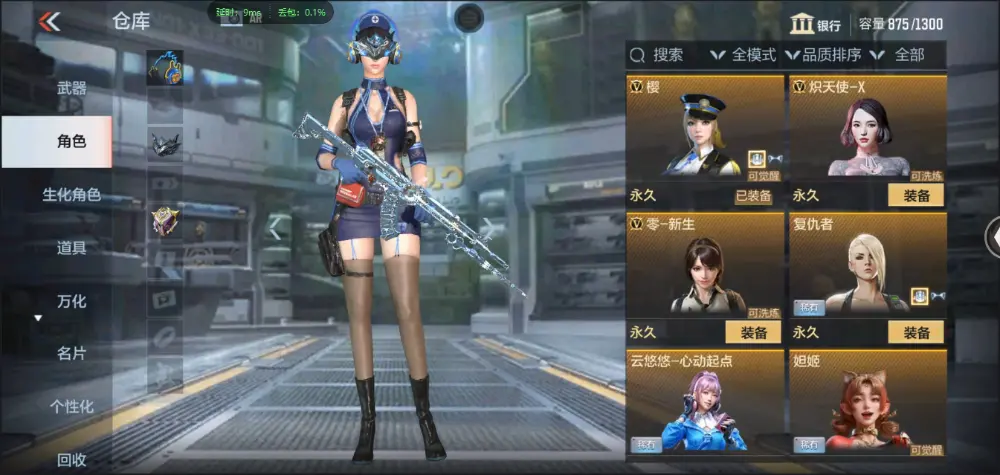Switch to the 武器 tab
The width and height of the screenshot is (1000, 475).
click(71, 89)
